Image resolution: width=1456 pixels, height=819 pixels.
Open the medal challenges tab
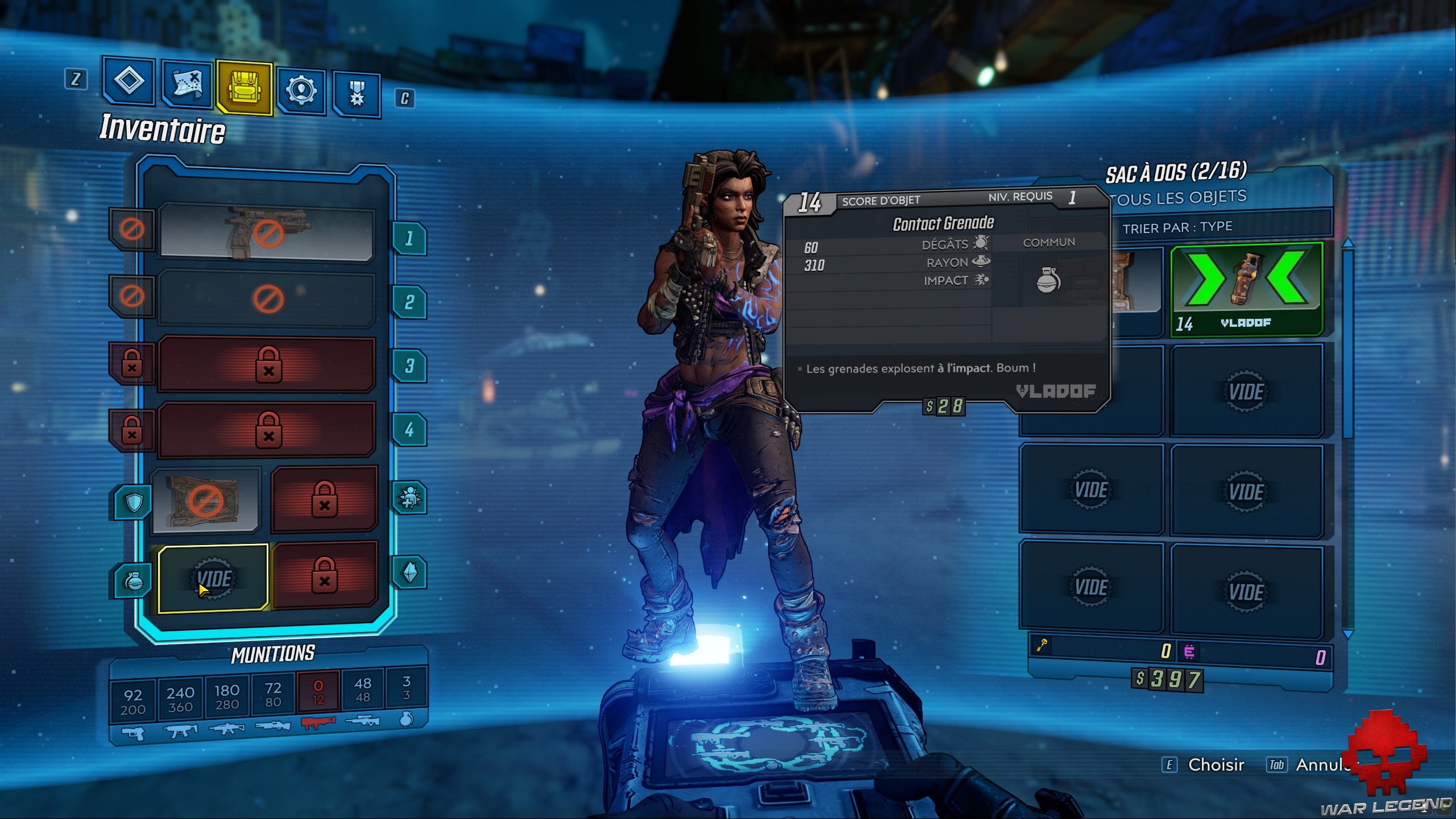tap(356, 94)
